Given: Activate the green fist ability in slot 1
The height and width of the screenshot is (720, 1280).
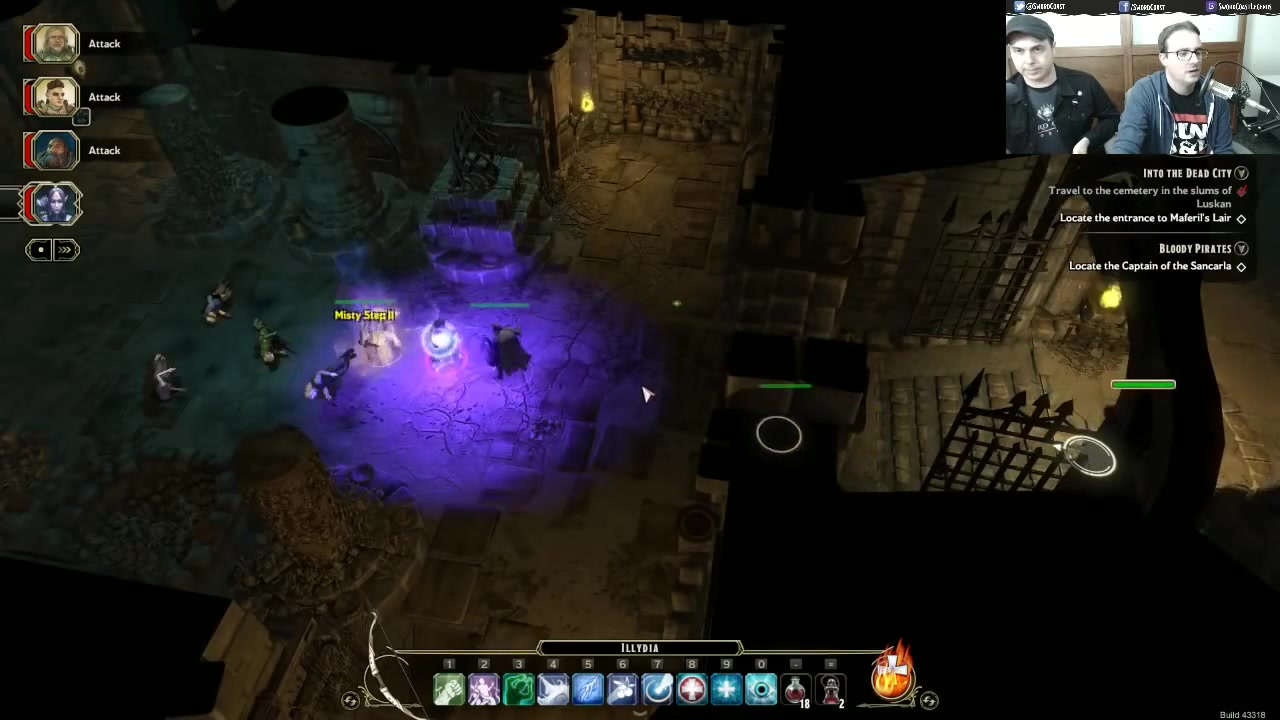Looking at the screenshot, I should [x=449, y=689].
